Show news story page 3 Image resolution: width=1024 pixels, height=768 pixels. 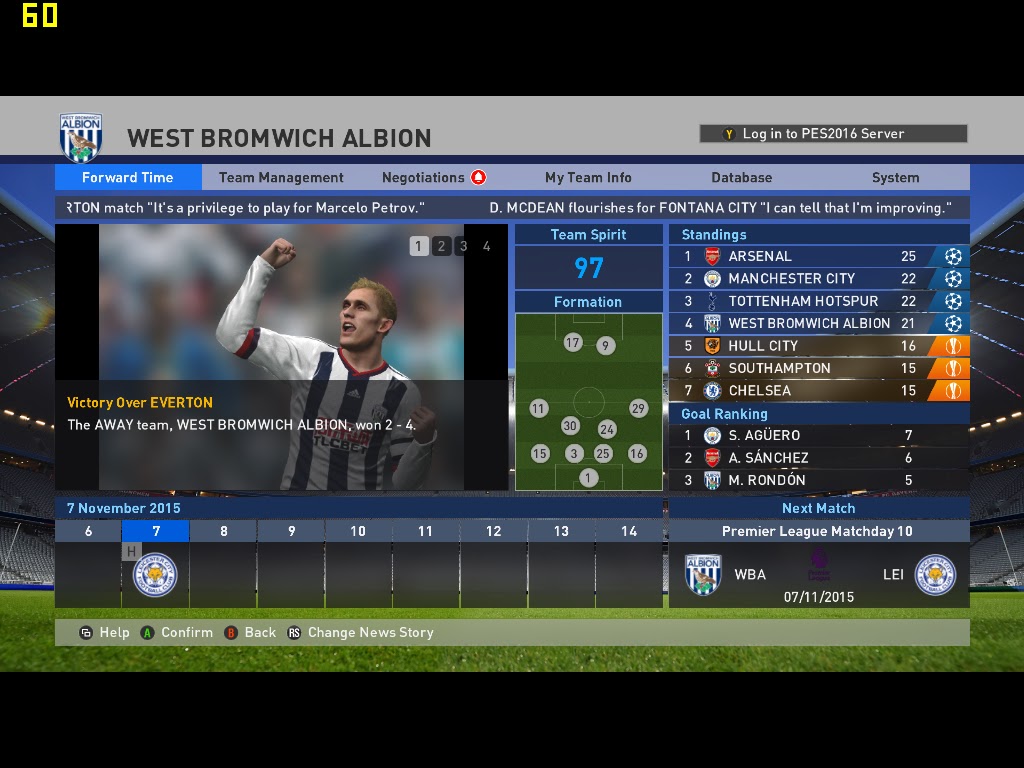tap(463, 246)
